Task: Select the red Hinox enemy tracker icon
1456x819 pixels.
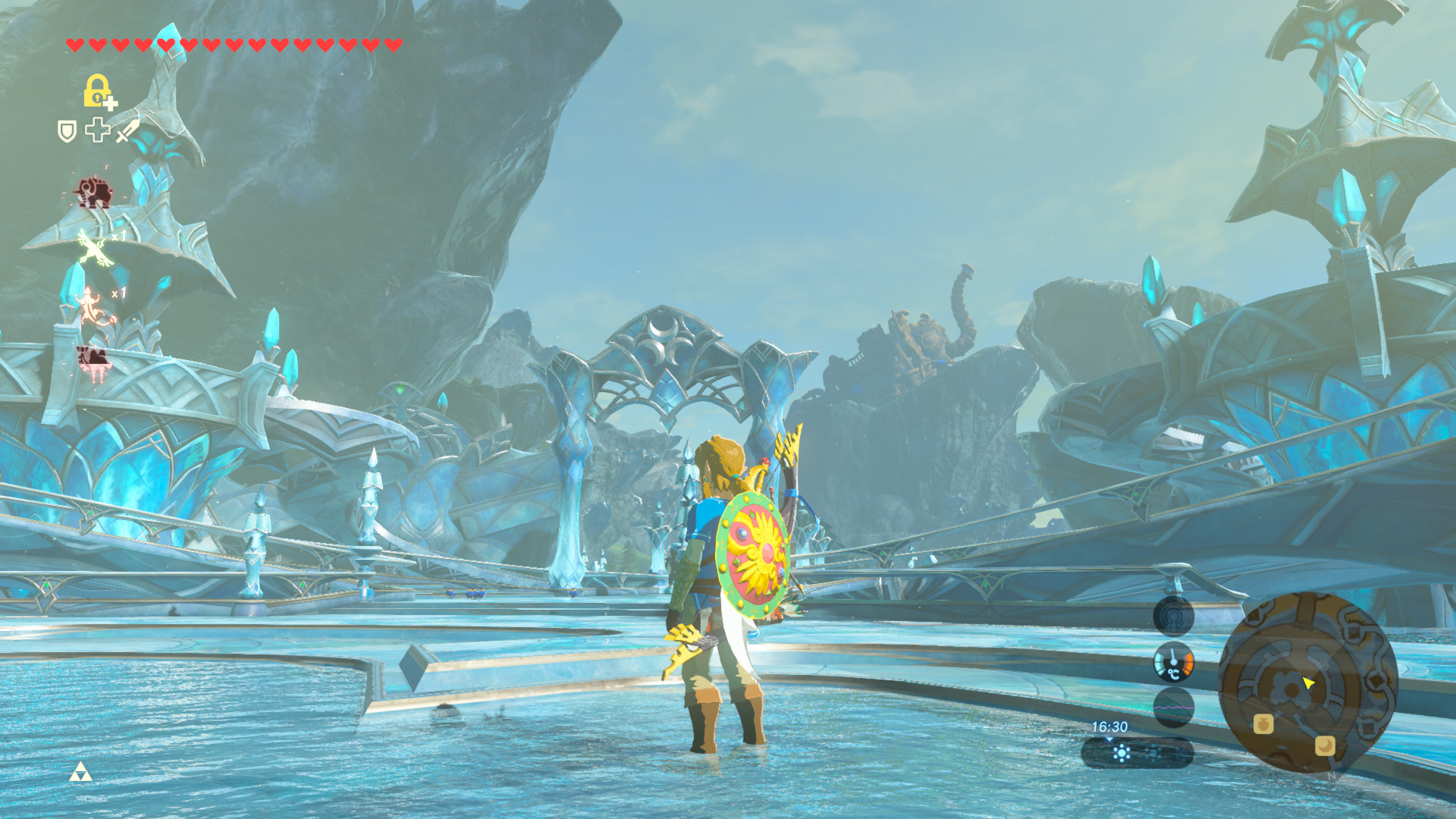Action: [x=94, y=190]
